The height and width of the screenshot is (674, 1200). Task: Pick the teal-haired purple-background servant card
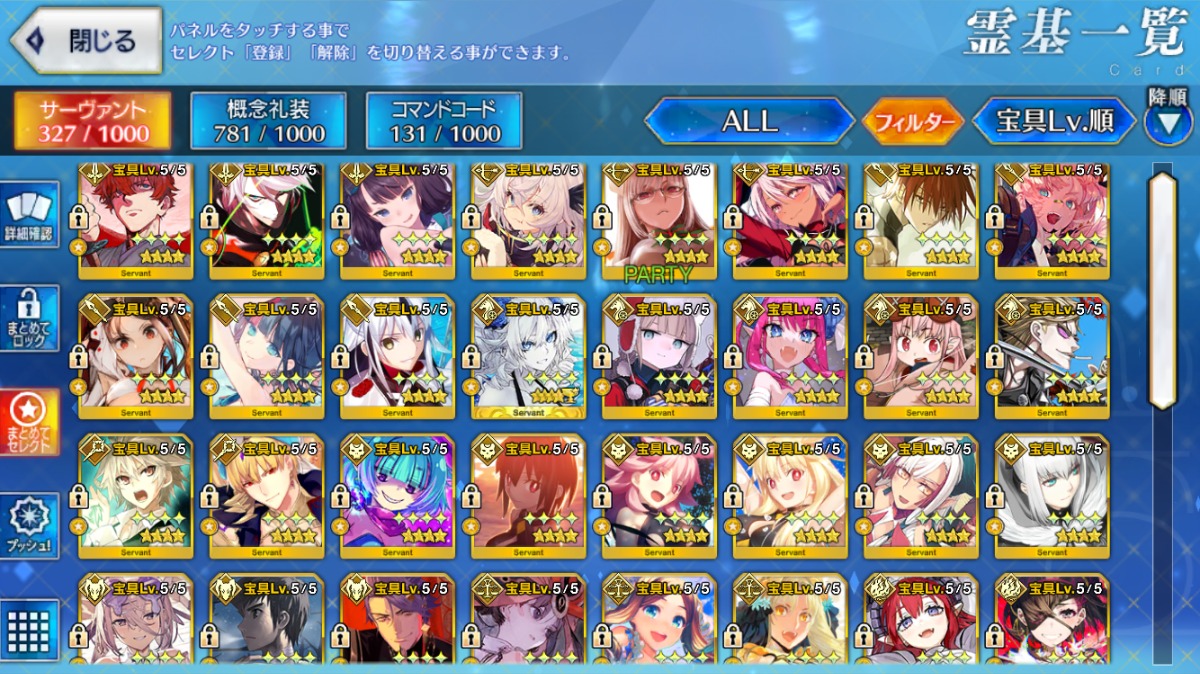[397, 495]
